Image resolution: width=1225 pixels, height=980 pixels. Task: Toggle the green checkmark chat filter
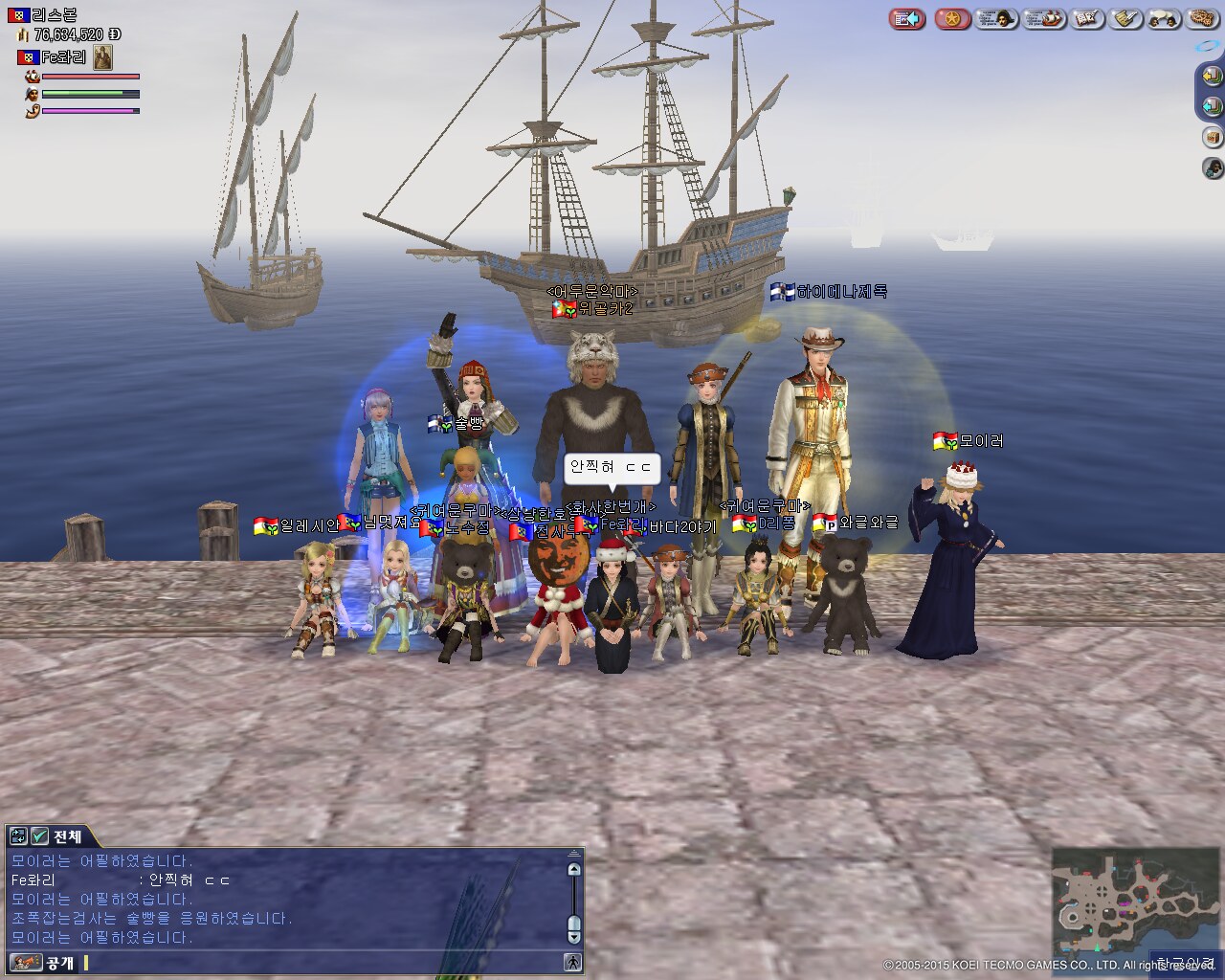pyautogui.click(x=39, y=836)
